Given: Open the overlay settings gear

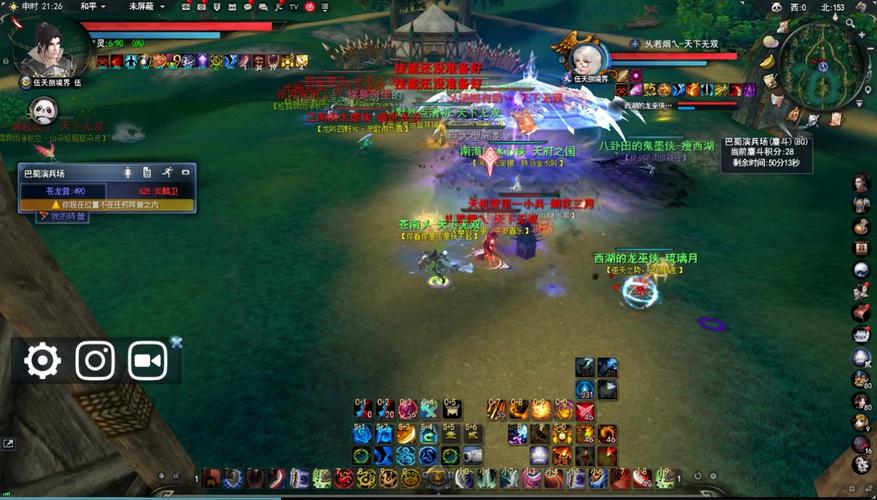Looking at the screenshot, I should tap(42, 360).
